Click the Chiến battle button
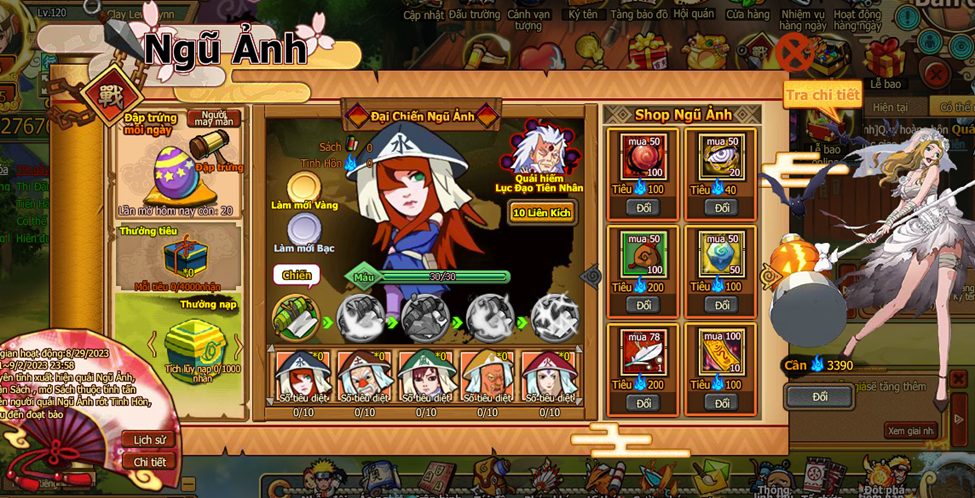 point(295,274)
